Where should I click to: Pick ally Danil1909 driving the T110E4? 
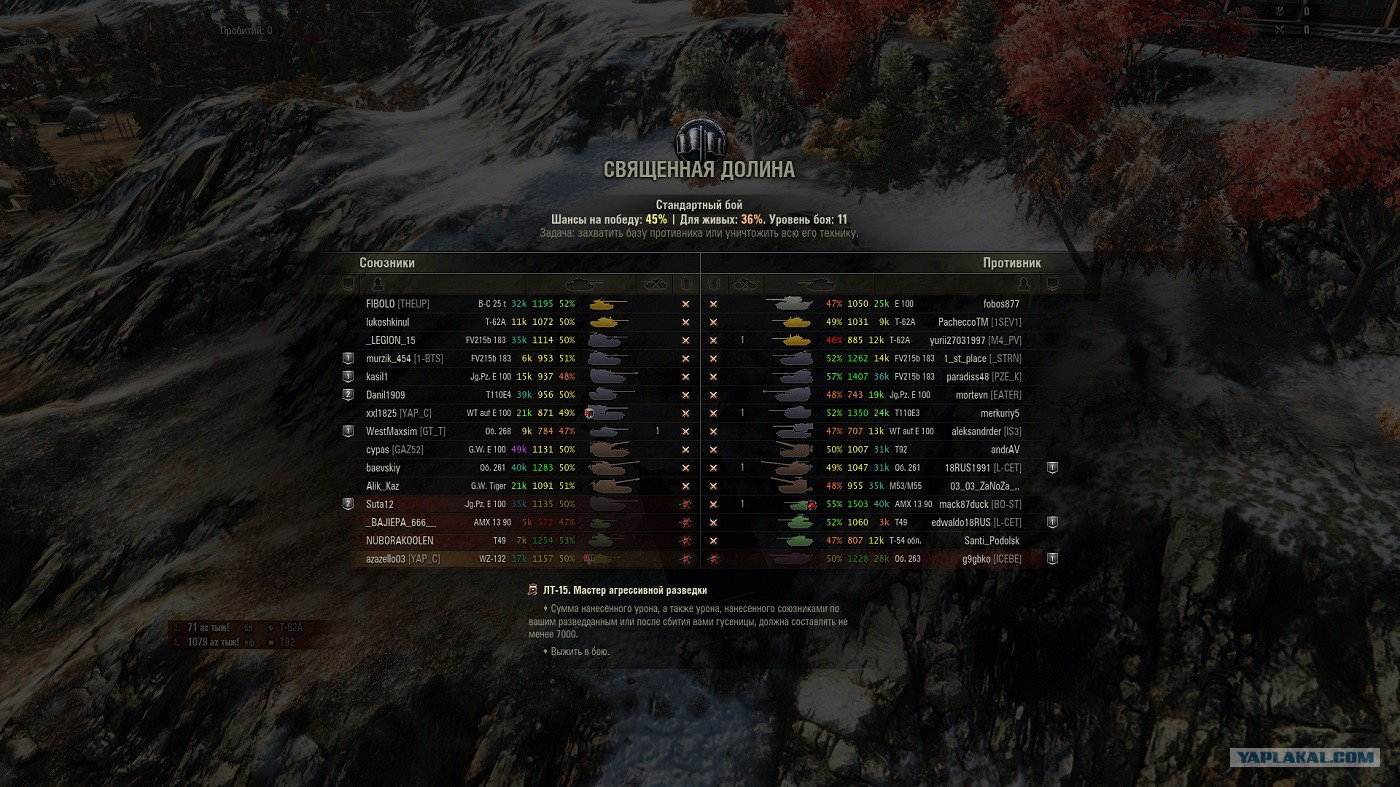386,395
